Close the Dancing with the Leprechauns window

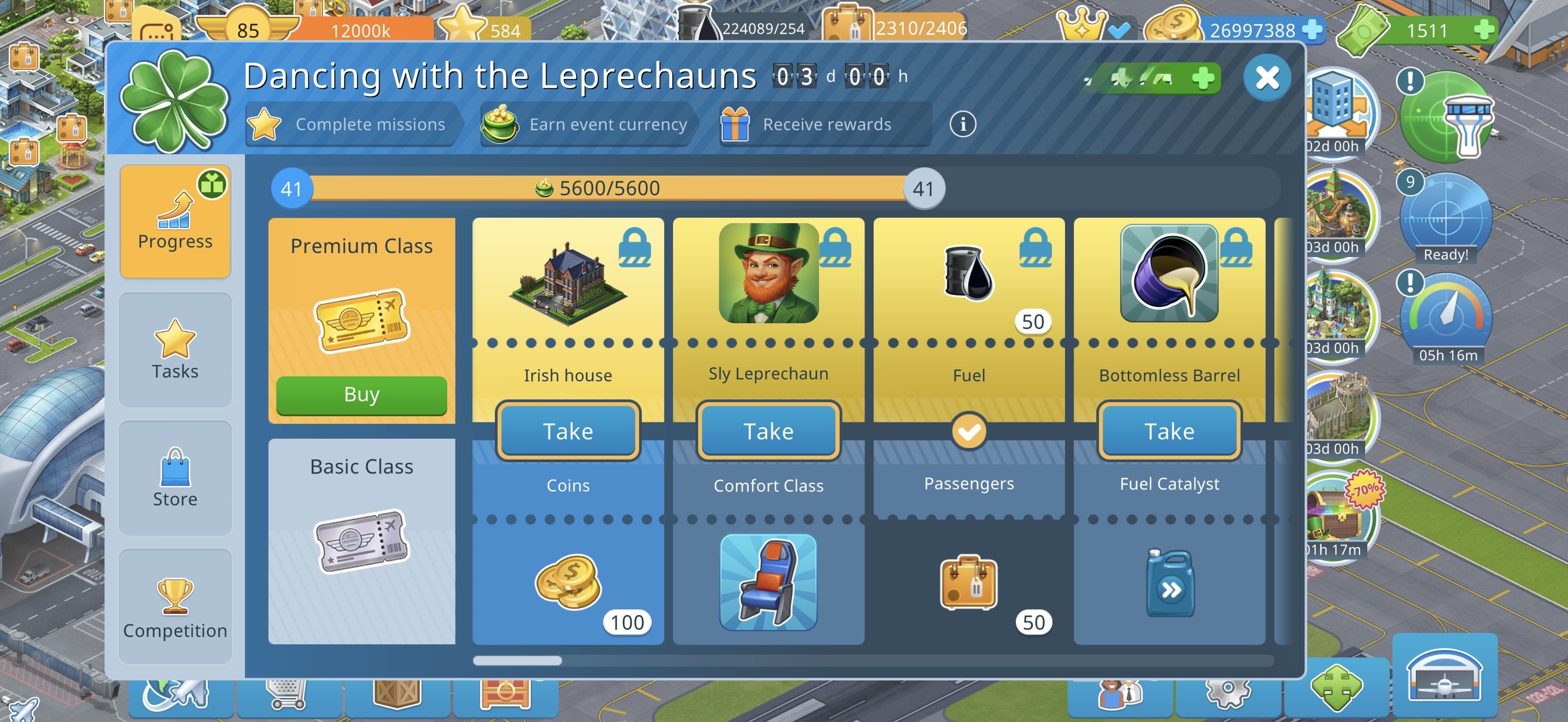click(1267, 78)
